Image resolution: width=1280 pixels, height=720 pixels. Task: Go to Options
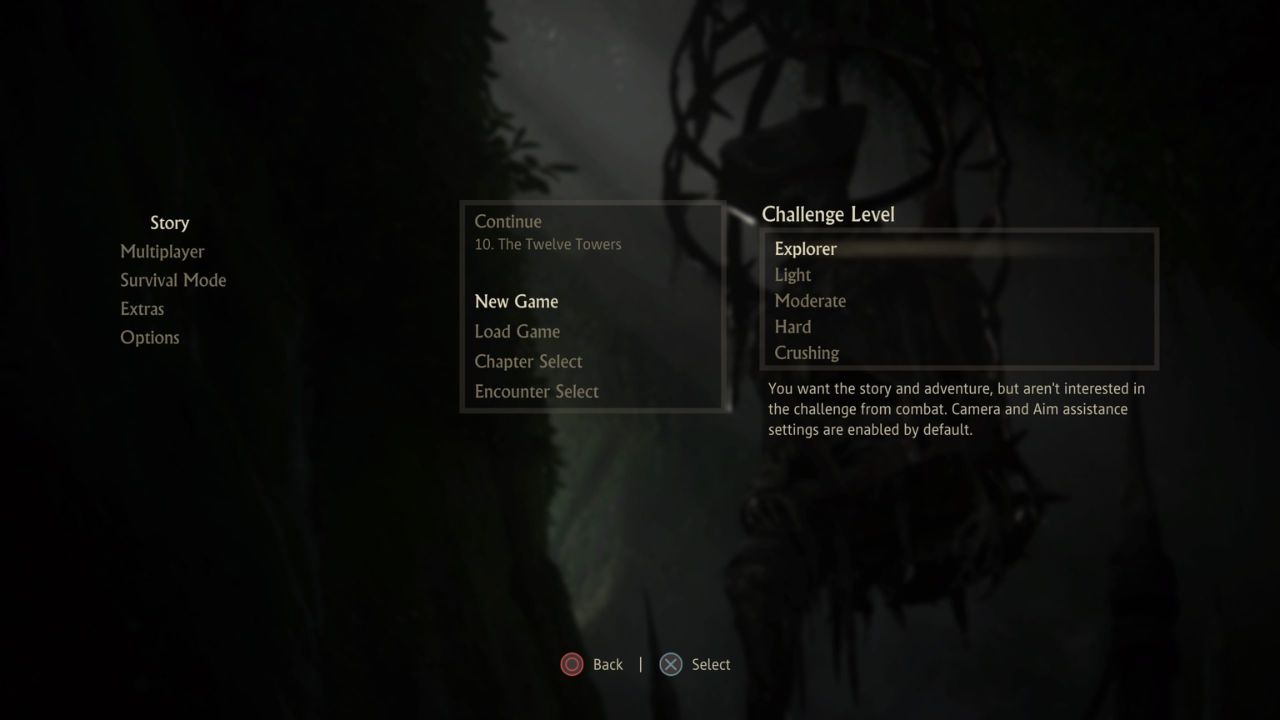150,338
